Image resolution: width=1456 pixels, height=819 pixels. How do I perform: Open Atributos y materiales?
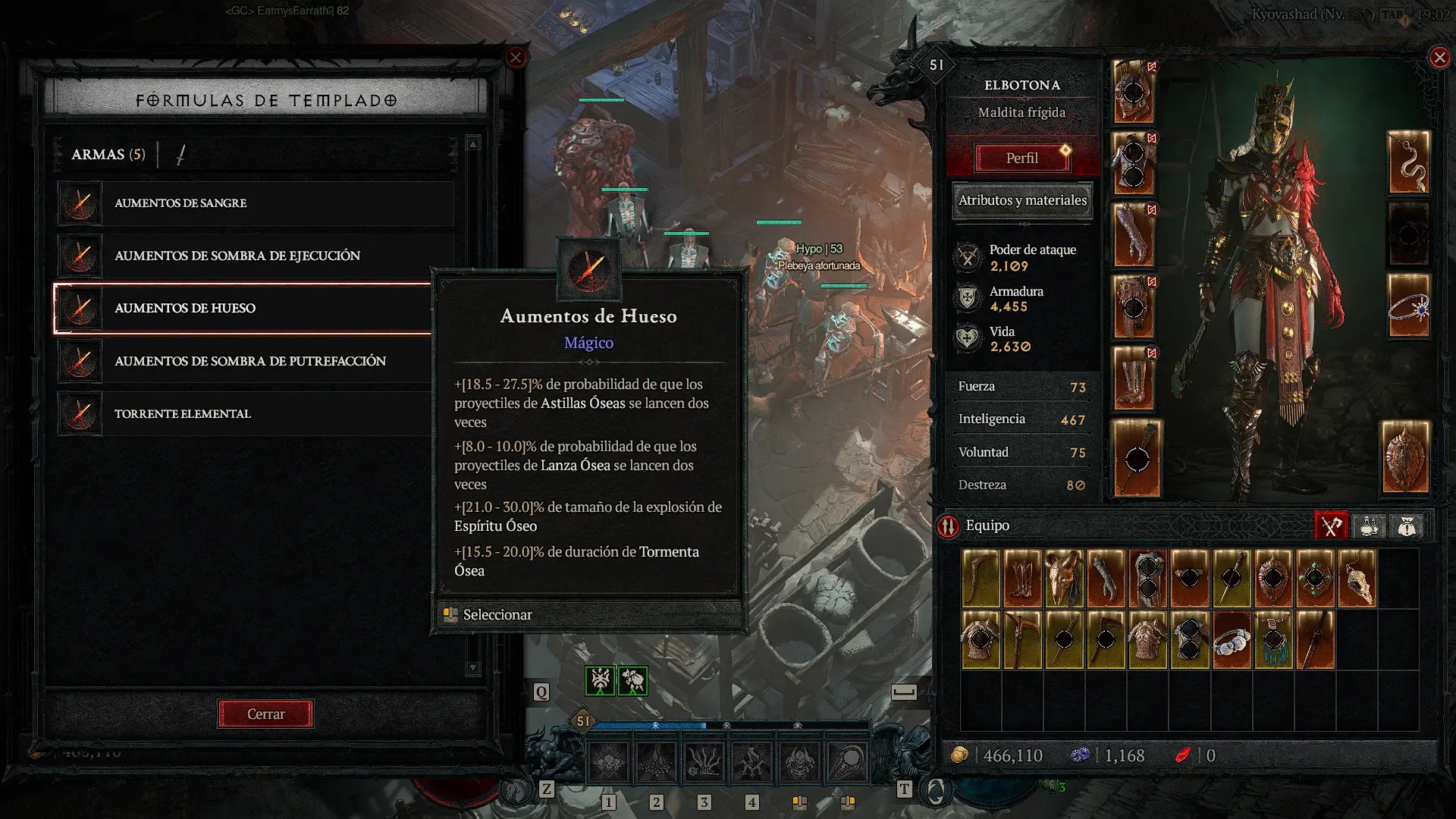pyautogui.click(x=1022, y=200)
